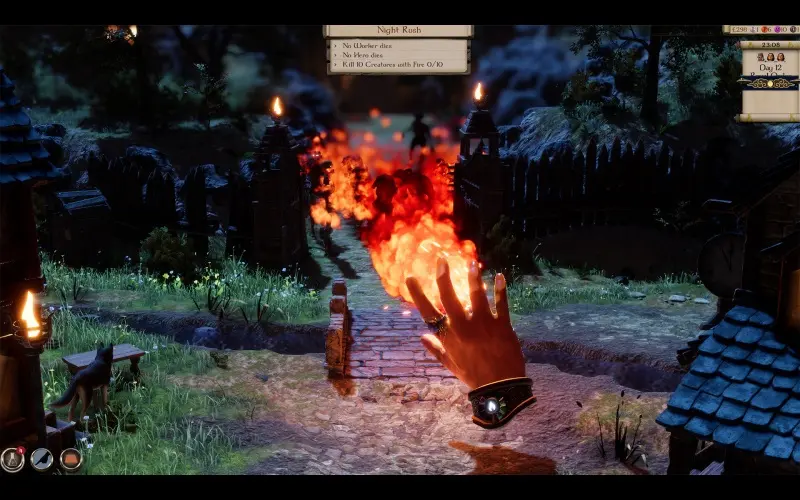Open the flask icon with red notification
Image resolution: width=800 pixels, height=500 pixels.
(12, 459)
